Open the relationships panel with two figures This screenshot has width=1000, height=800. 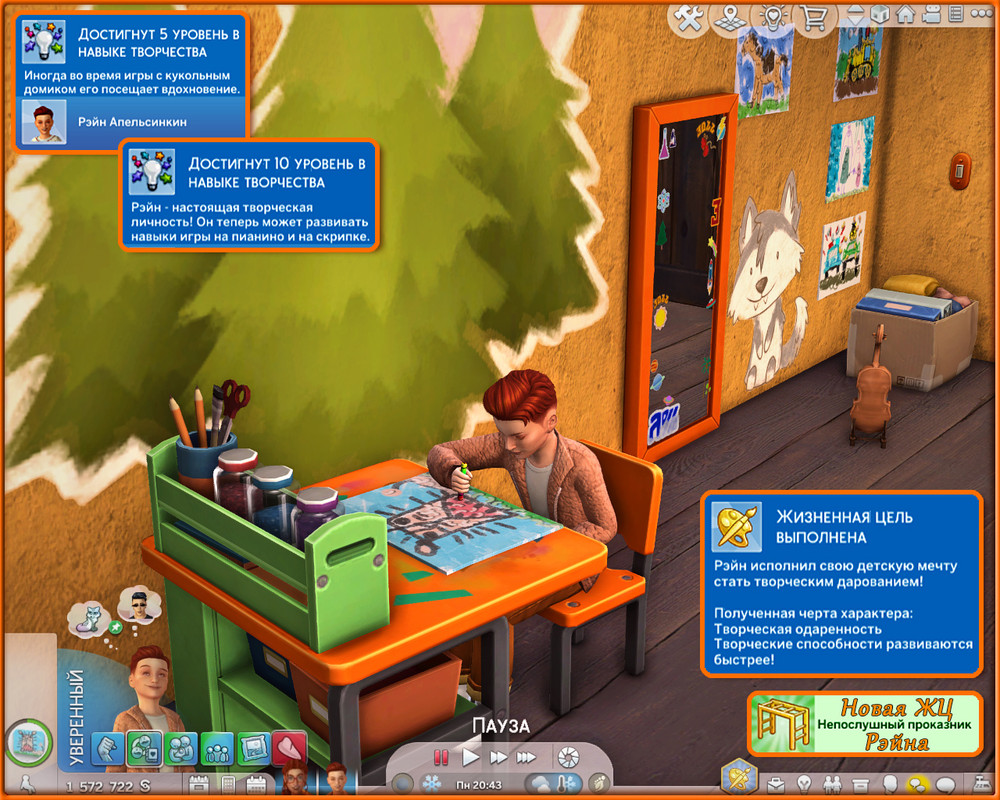(x=830, y=783)
